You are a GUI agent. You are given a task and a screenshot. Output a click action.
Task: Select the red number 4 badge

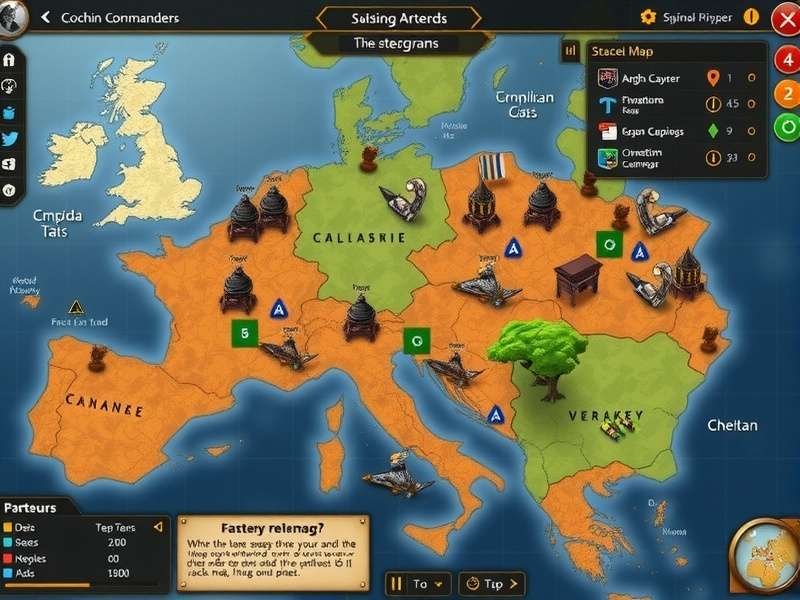coord(786,58)
